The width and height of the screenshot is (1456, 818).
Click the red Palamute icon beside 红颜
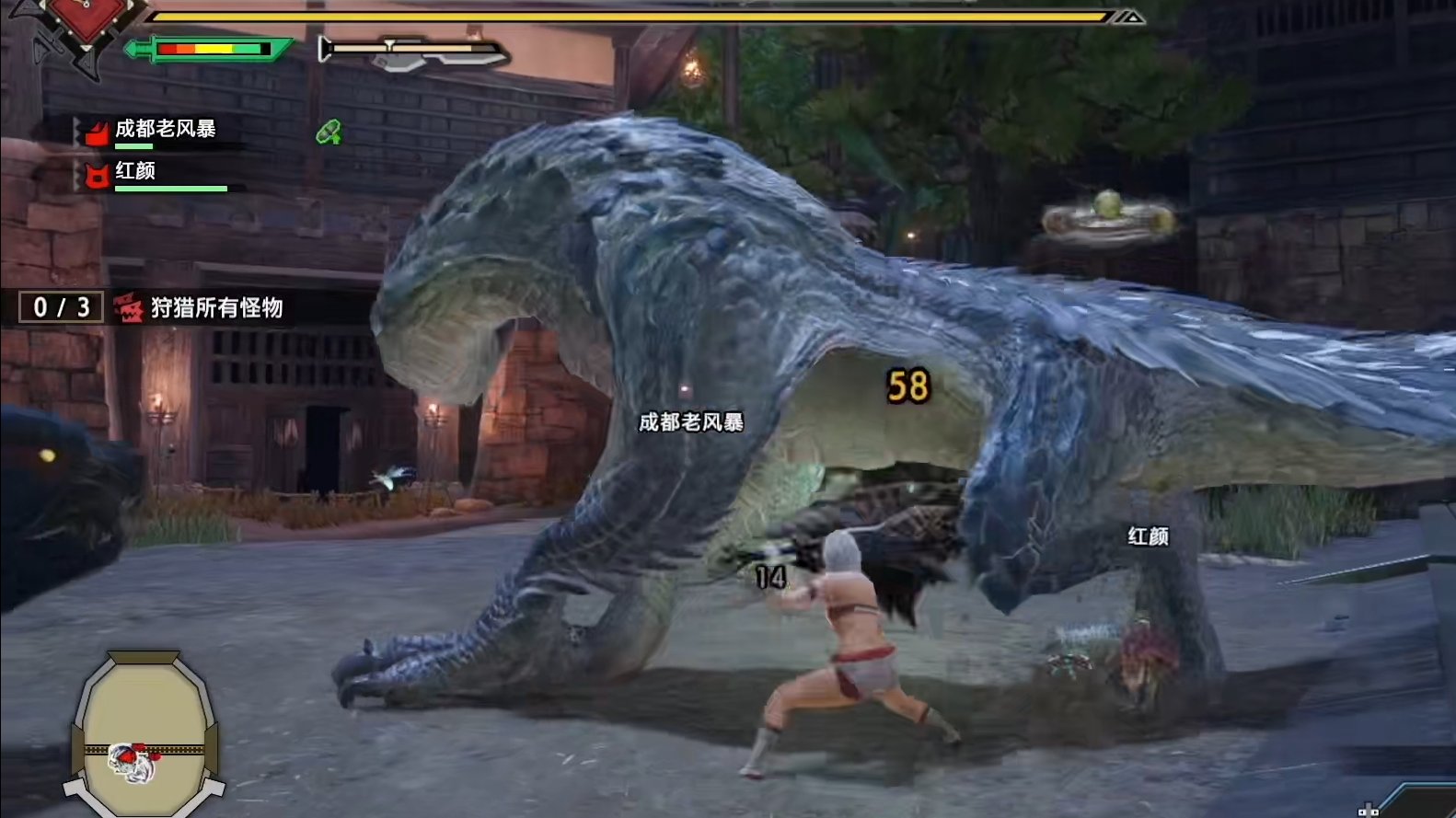click(96, 175)
